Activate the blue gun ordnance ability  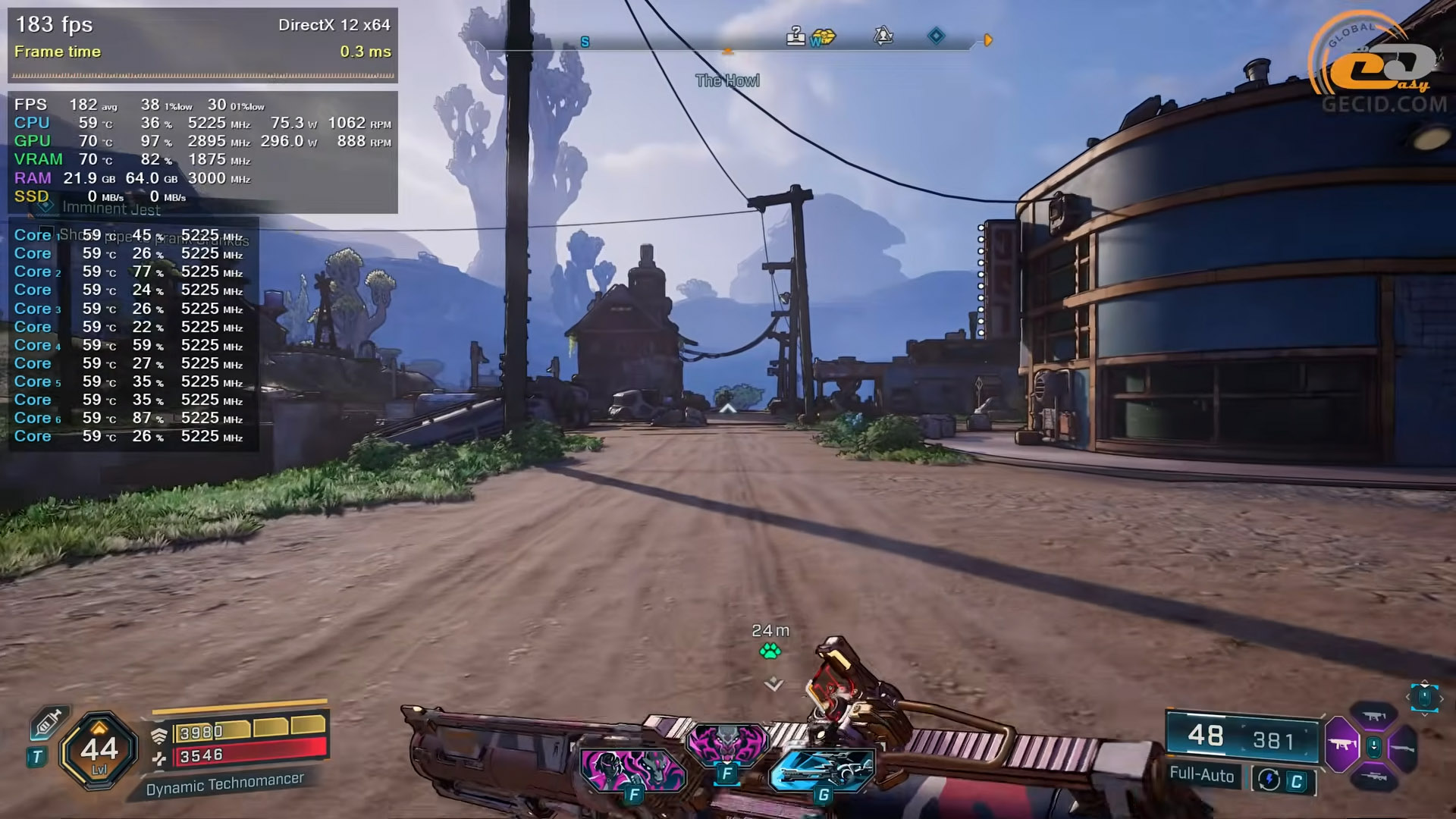click(822, 769)
